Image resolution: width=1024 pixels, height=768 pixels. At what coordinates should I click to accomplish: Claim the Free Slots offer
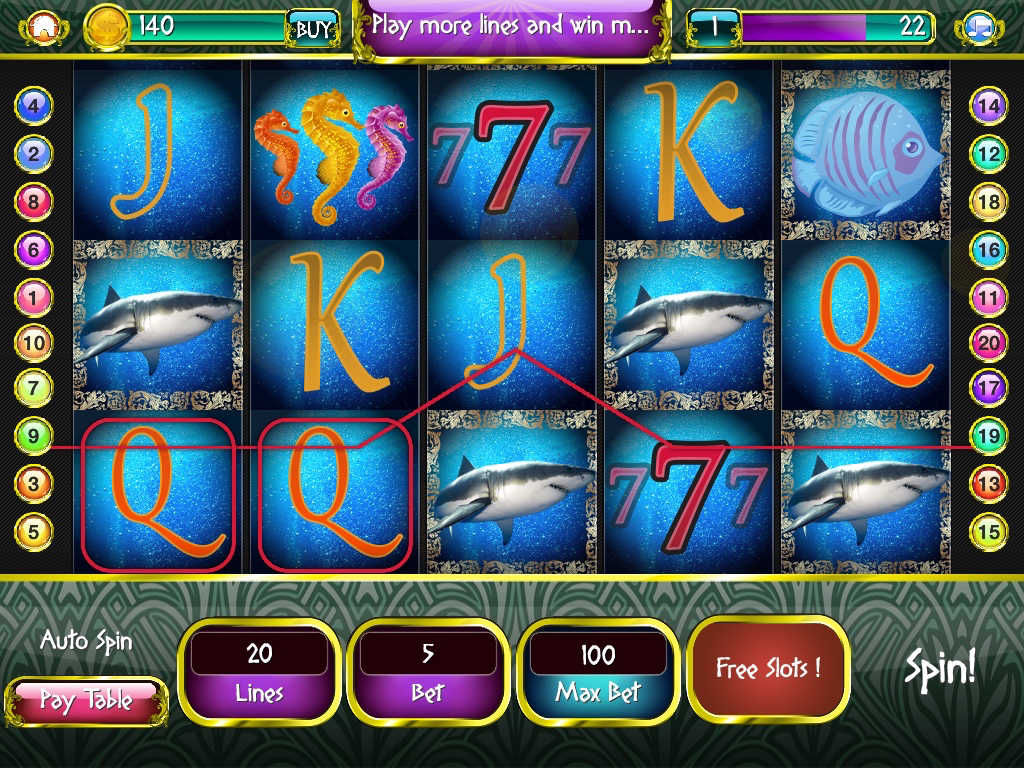(768, 668)
